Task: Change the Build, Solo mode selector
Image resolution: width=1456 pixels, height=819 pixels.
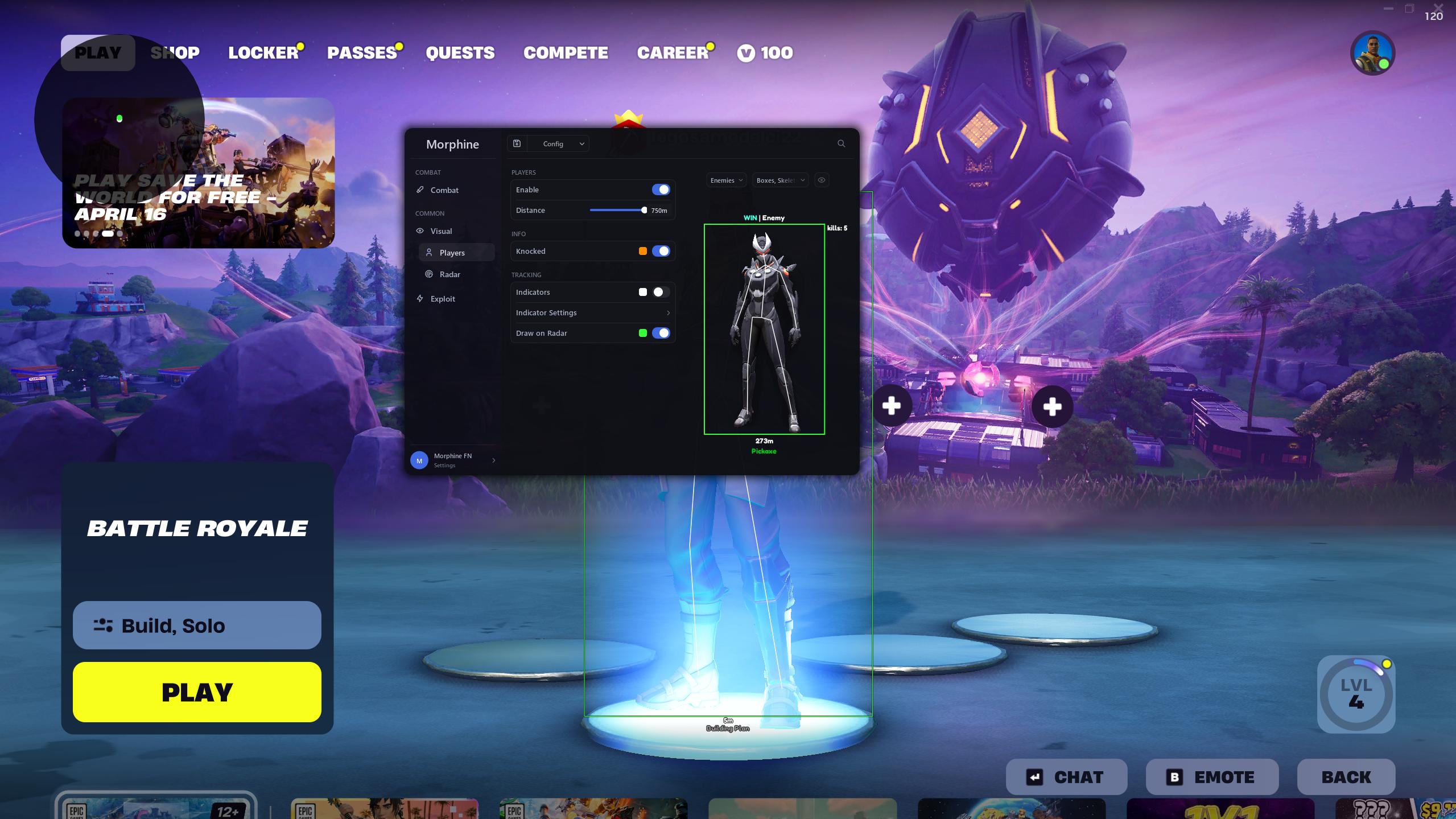Action: 197,625
